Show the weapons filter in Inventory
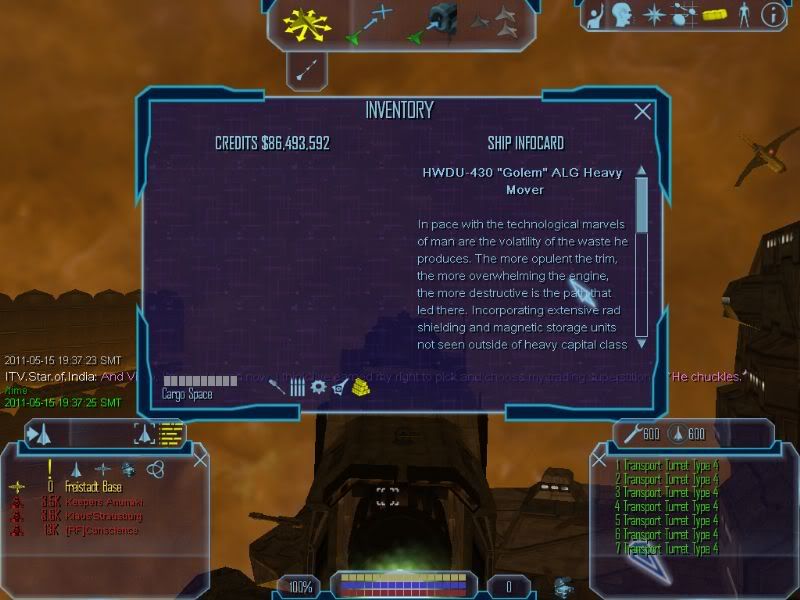The height and width of the screenshot is (600, 800). pos(277,386)
